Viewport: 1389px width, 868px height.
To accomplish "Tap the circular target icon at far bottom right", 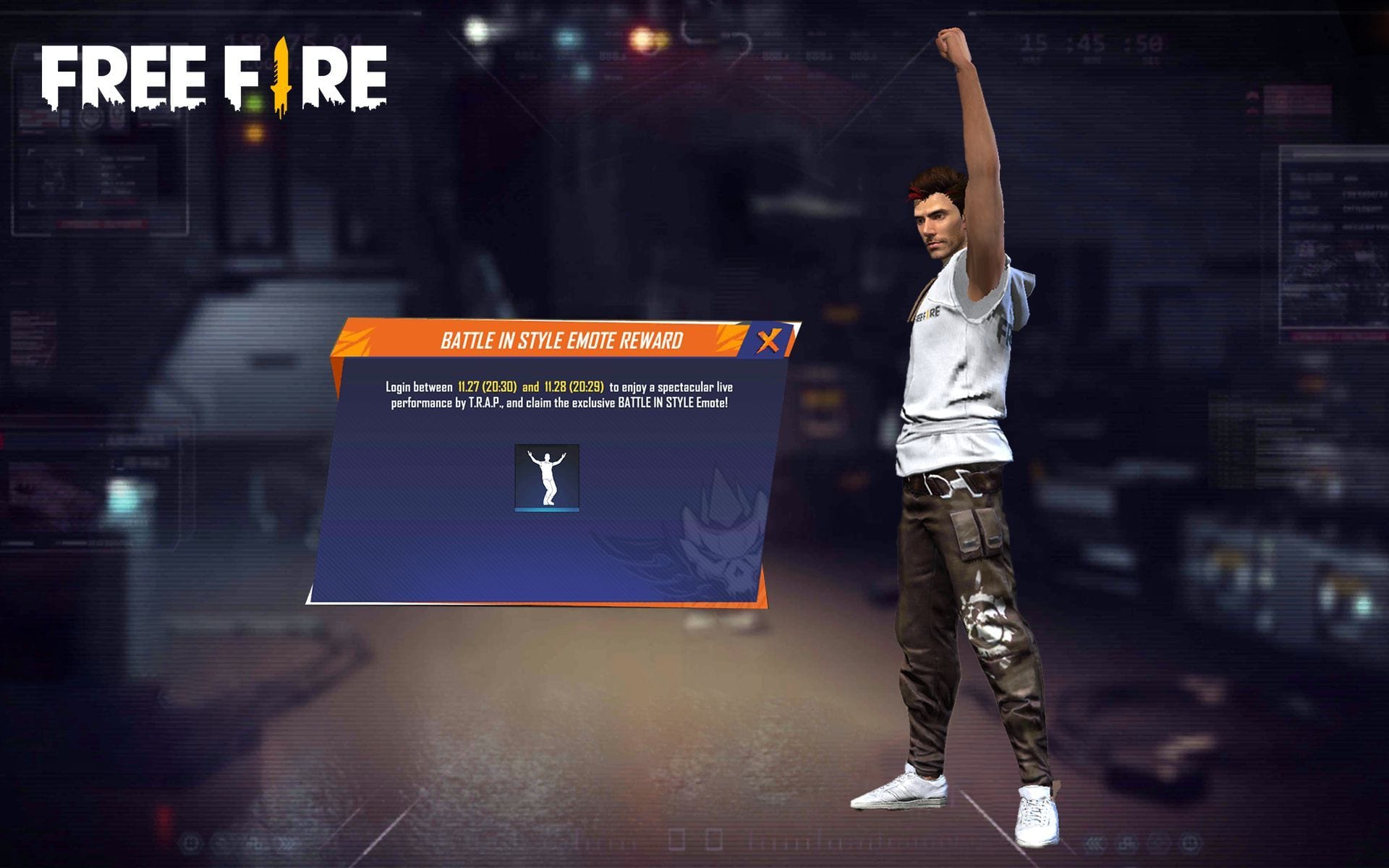I will [1190, 843].
